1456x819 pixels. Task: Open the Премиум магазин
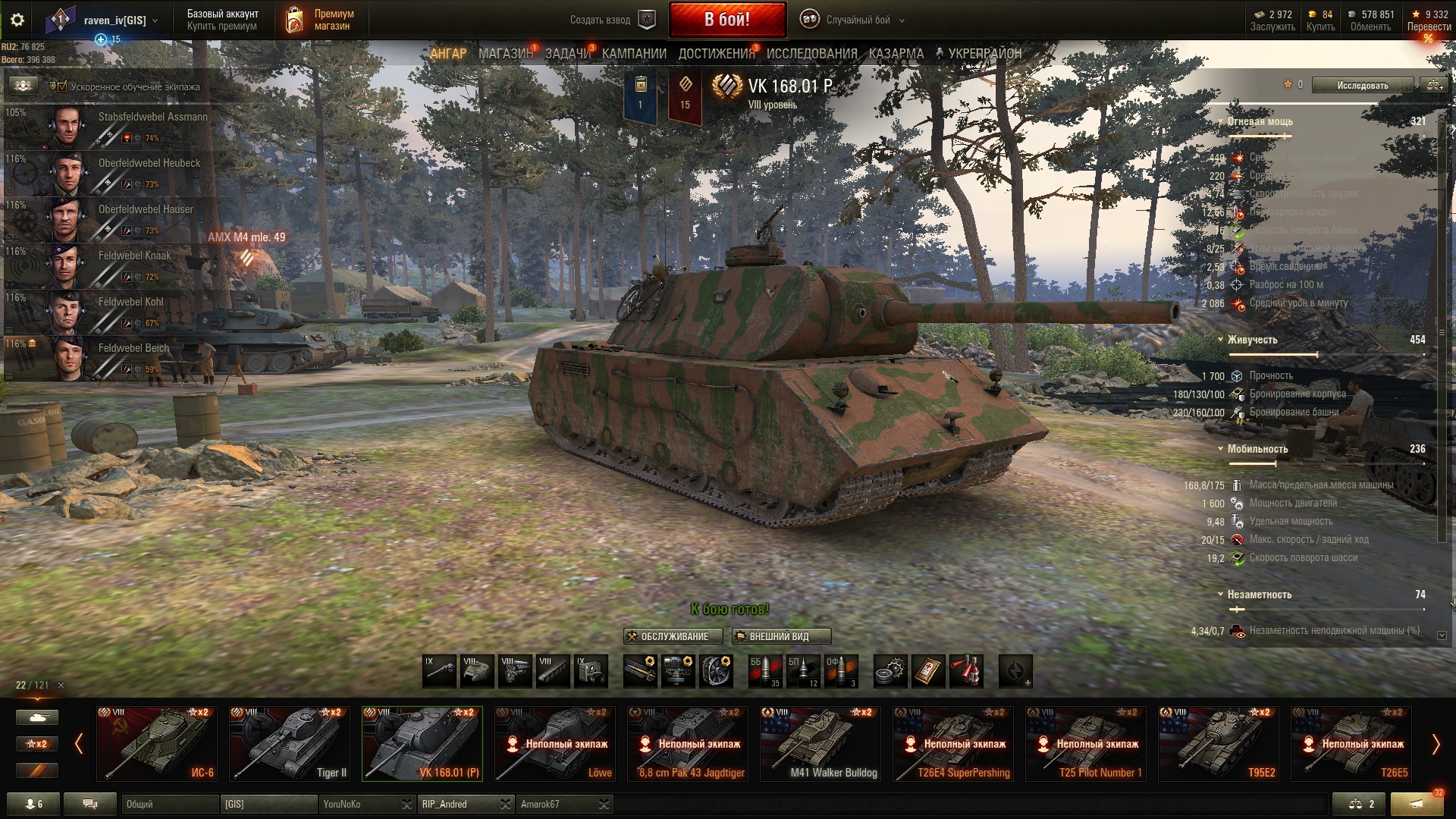320,20
